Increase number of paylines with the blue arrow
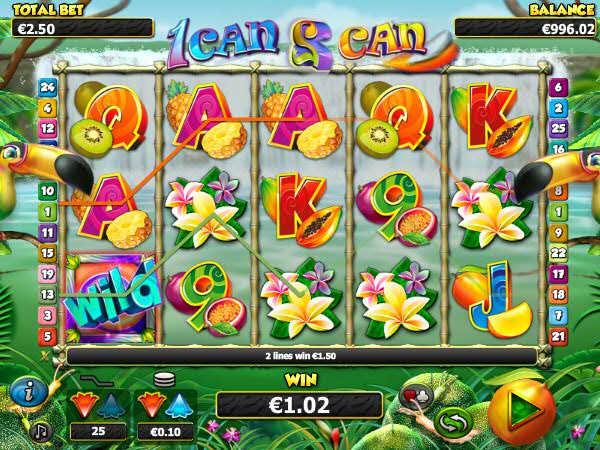The height and width of the screenshot is (450, 600). (x=111, y=406)
